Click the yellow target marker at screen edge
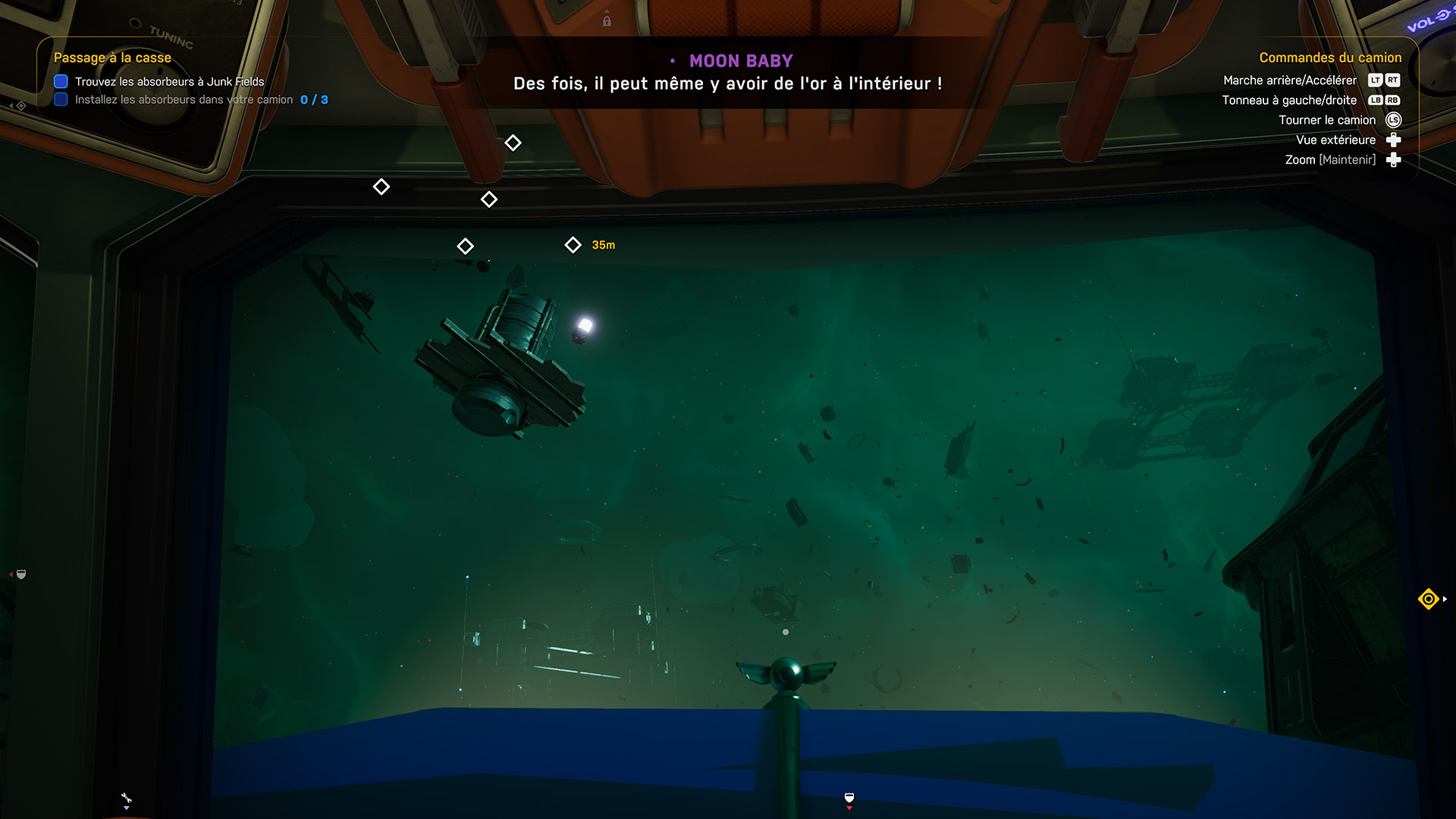The image size is (1456, 819). [1428, 599]
